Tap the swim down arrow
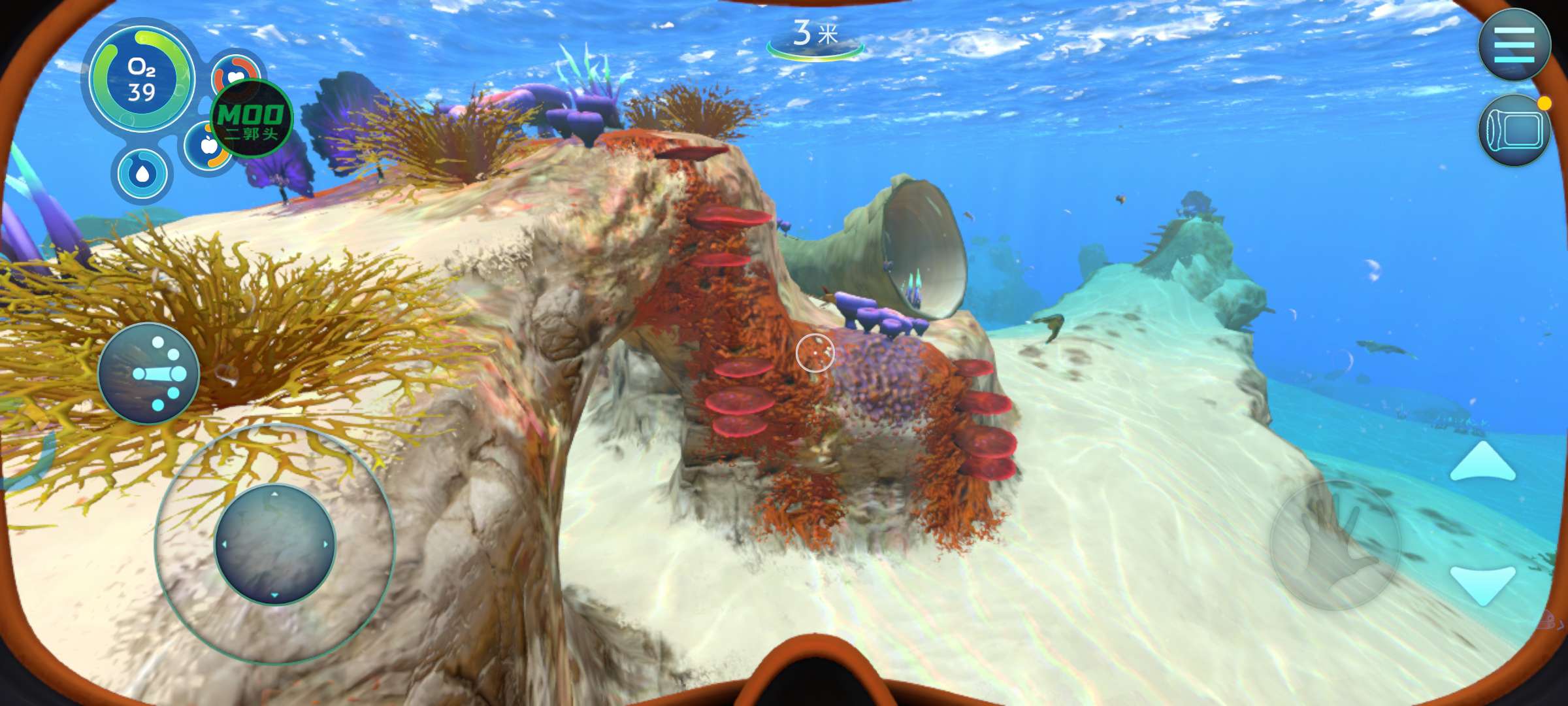 click(1482, 584)
